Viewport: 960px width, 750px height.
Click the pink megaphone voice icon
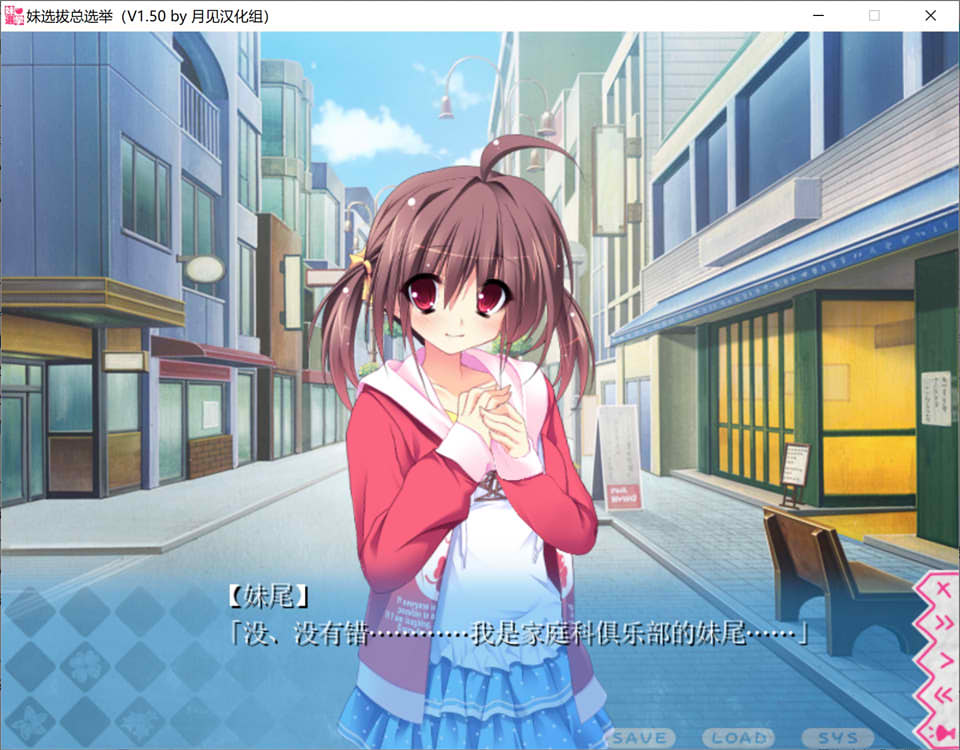tap(941, 733)
